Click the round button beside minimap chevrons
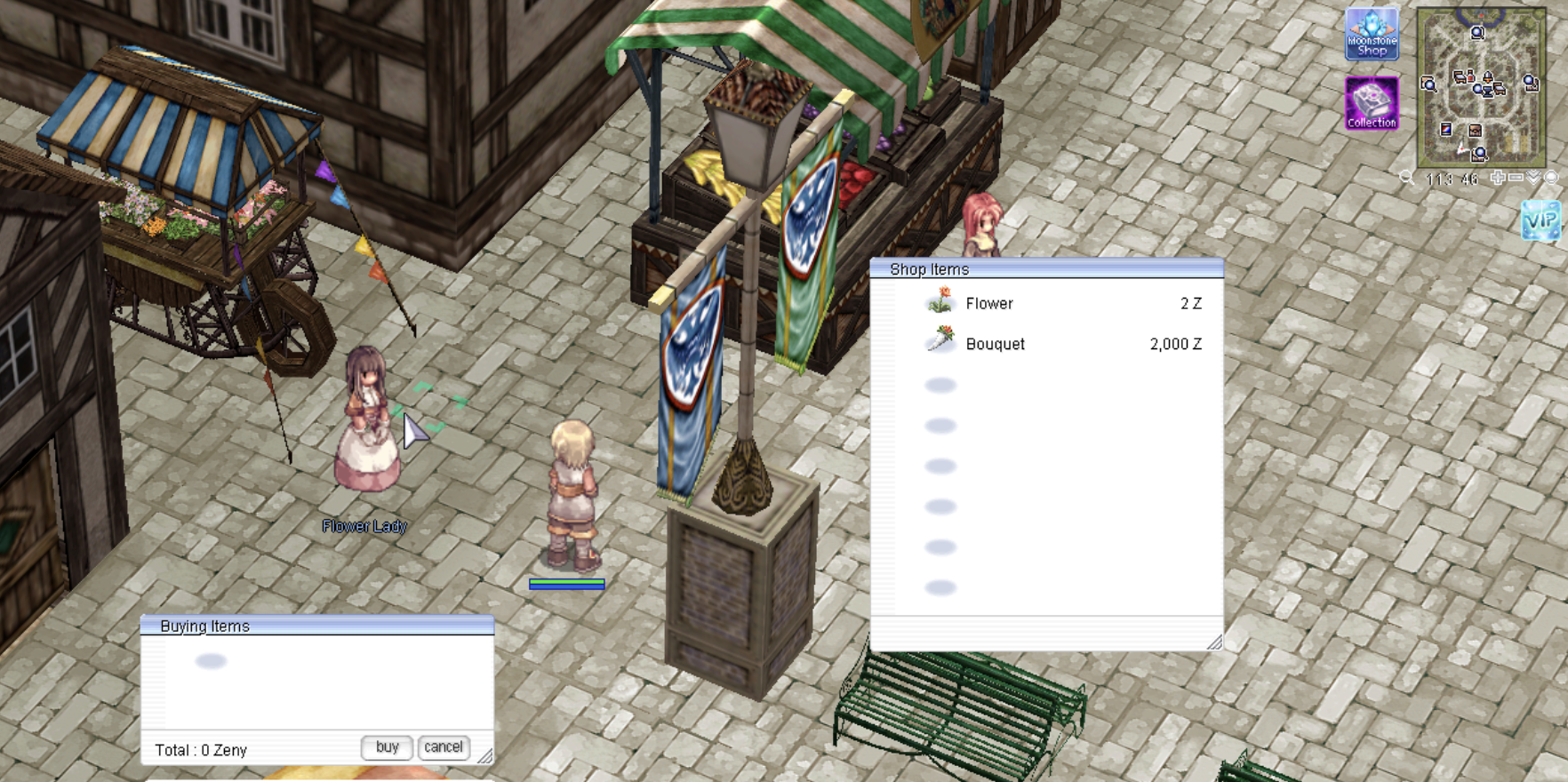The image size is (1568, 782). pos(1551,178)
